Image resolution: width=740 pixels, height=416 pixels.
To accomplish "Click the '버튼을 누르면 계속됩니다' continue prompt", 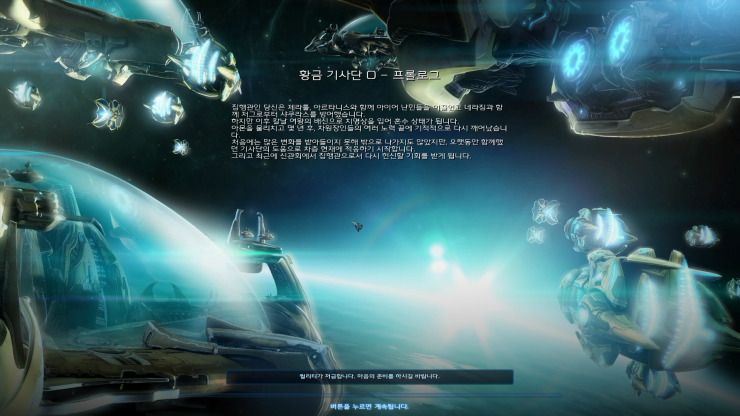I will tap(369, 406).
